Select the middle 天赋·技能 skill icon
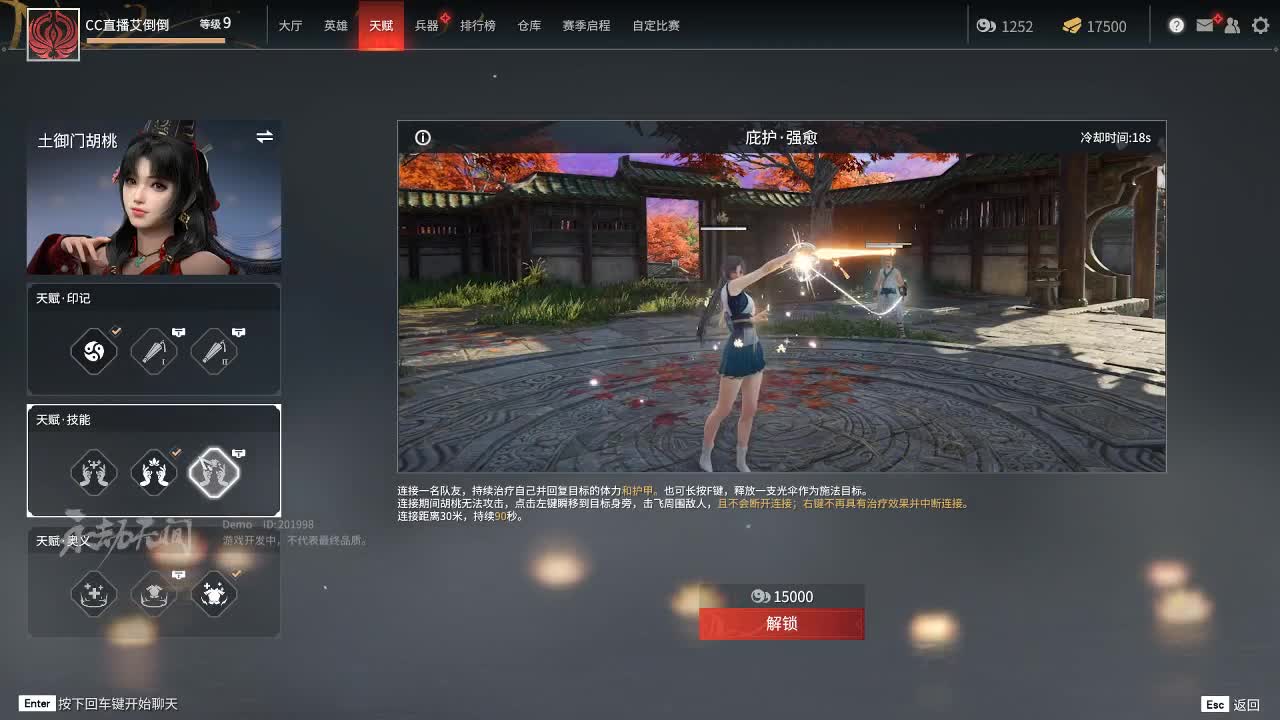This screenshot has width=1280, height=720. (154, 472)
